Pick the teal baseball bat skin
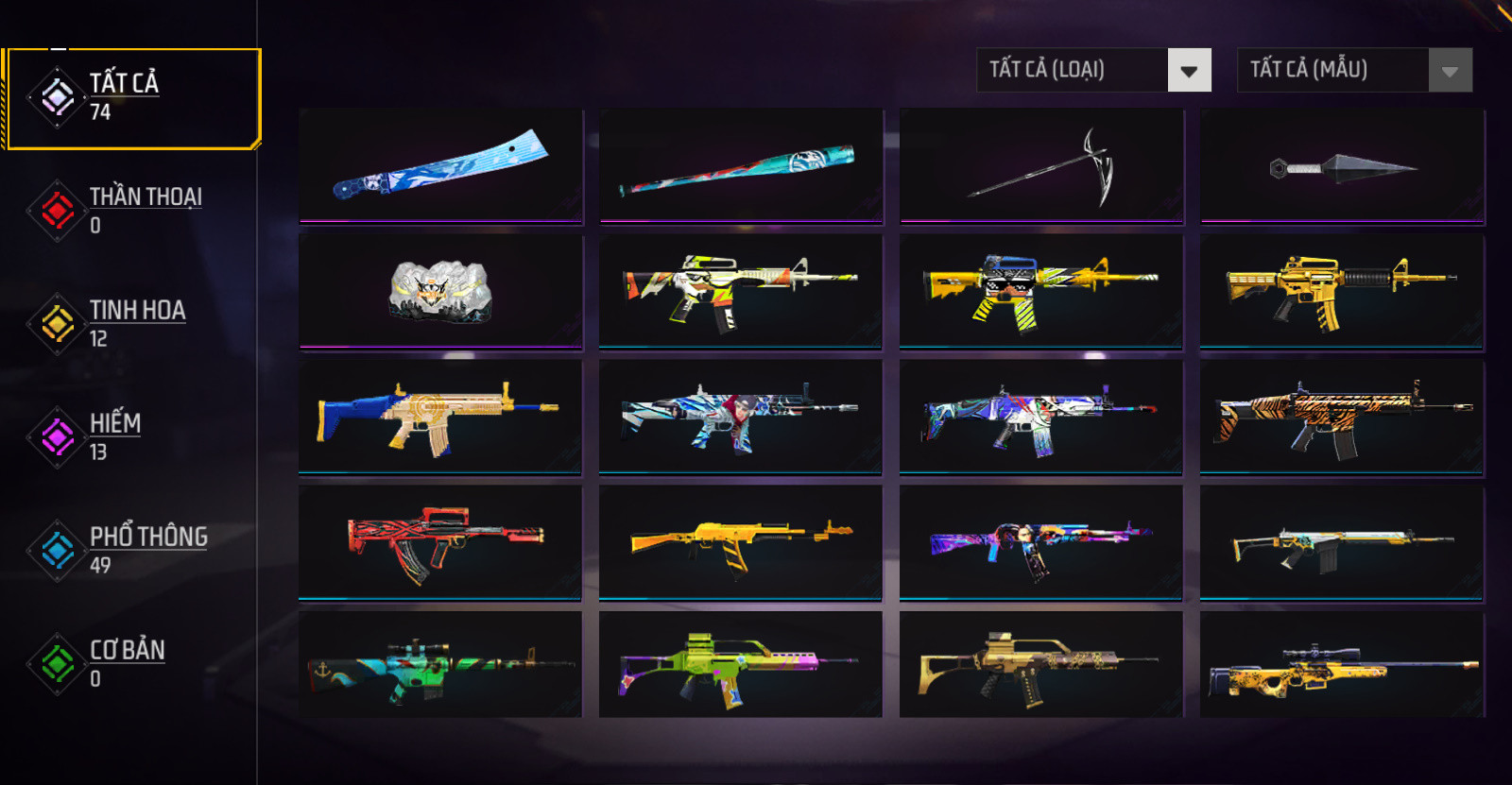Screen dimensions: 1512x785 coord(741,165)
